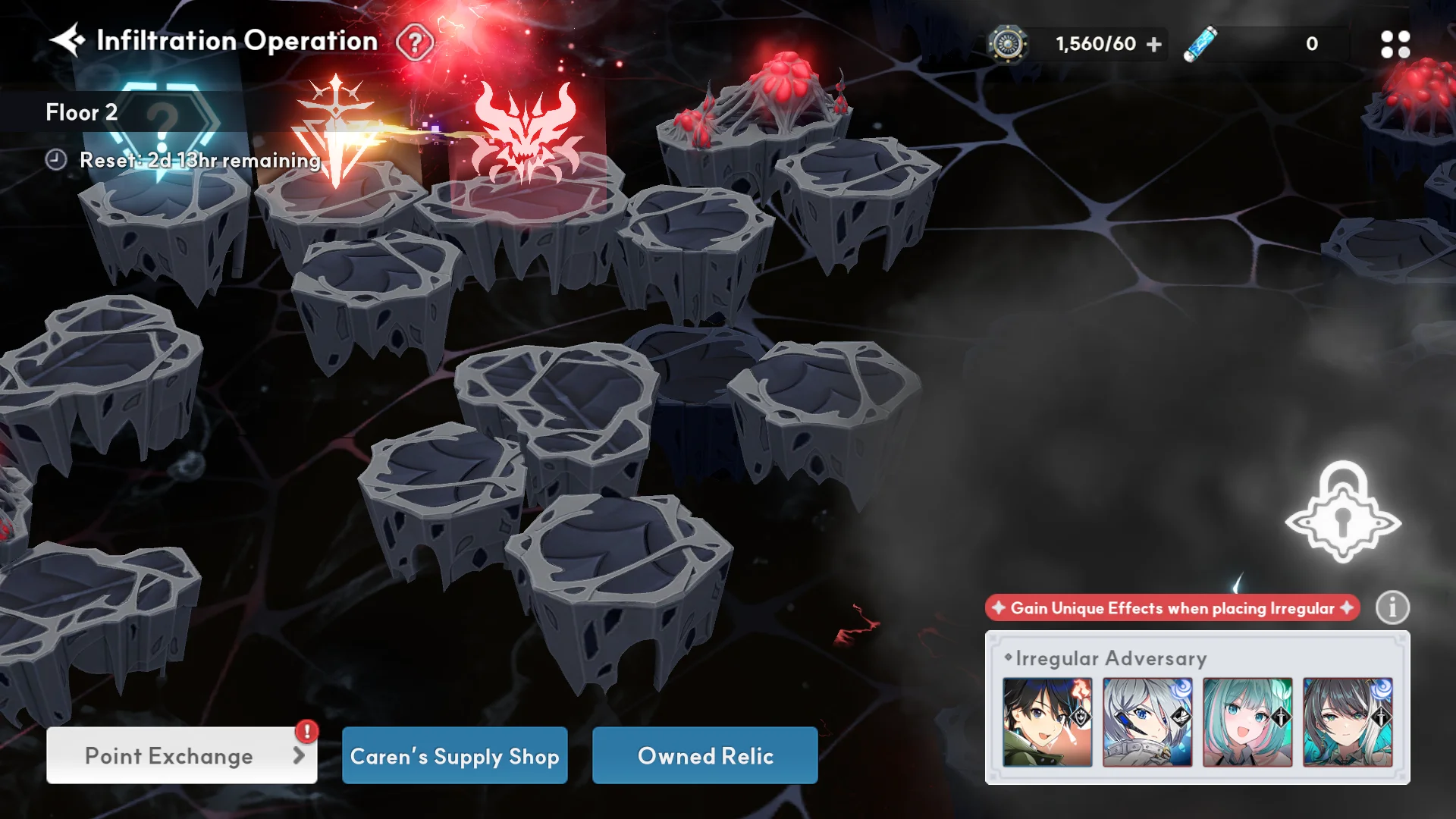Show info on Irregular unique effects
Image resolution: width=1456 pixels, height=819 pixels.
pyautogui.click(x=1392, y=607)
